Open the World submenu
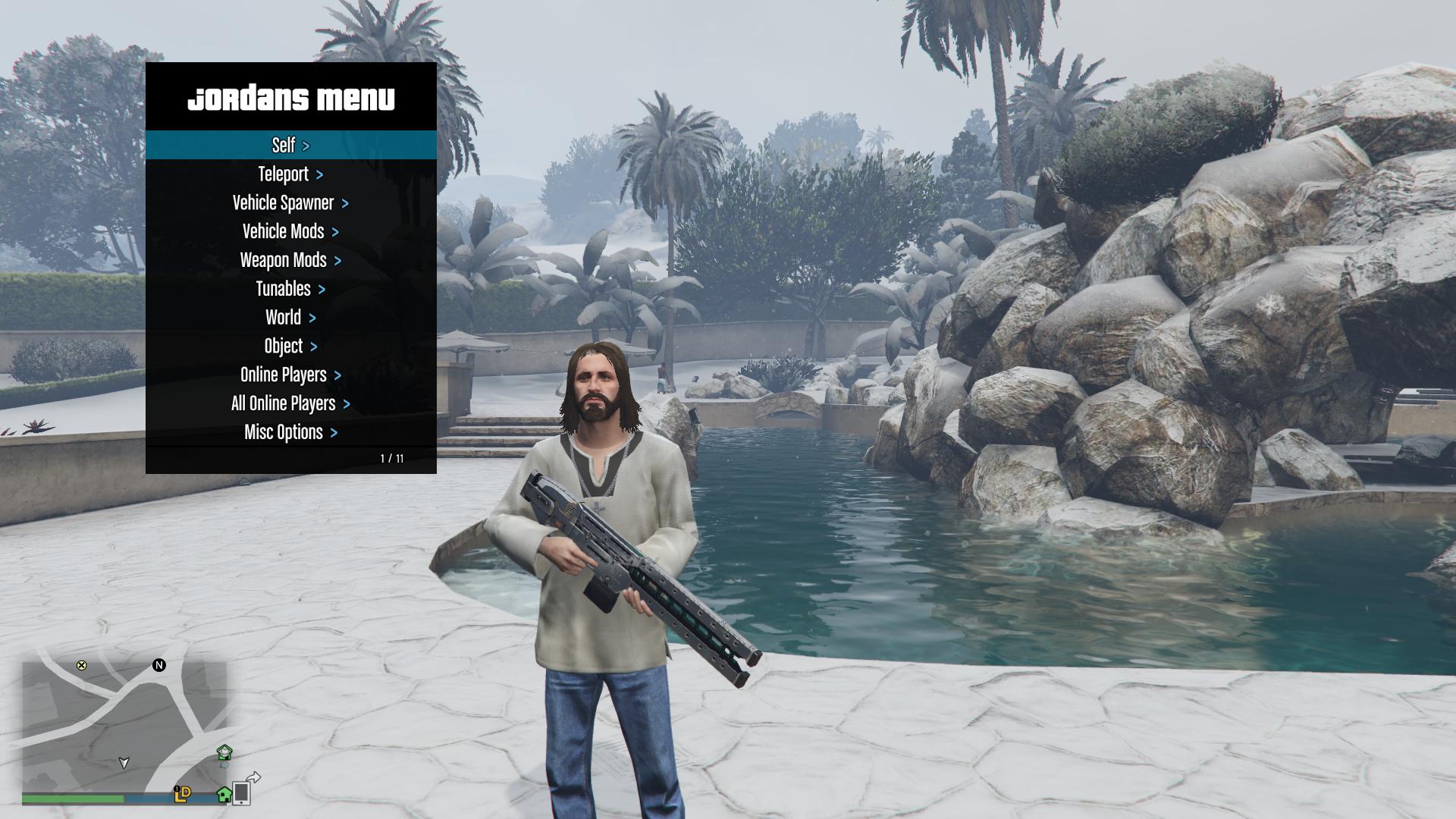 290,318
